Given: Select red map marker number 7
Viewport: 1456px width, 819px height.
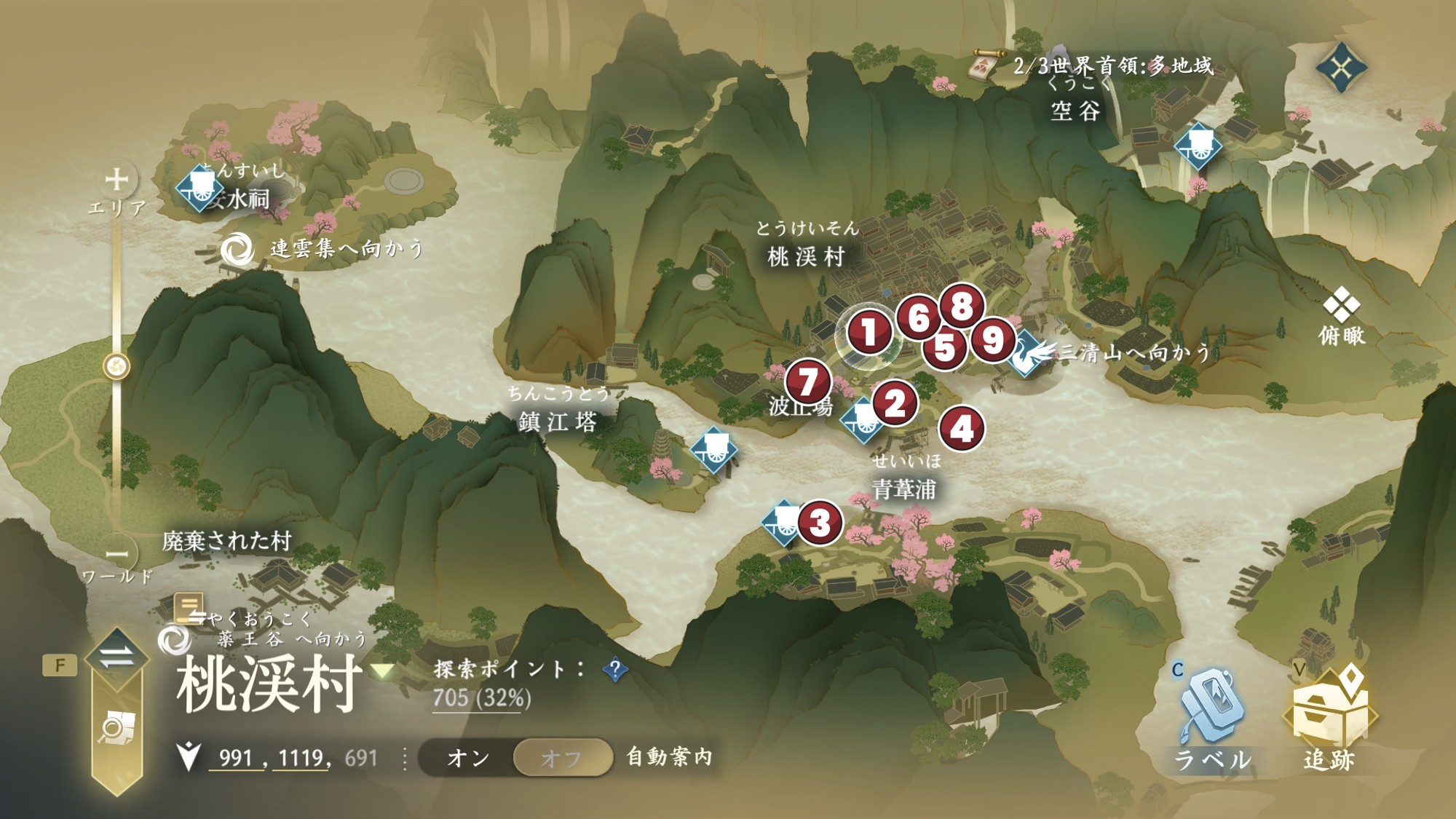Looking at the screenshot, I should coord(807,381).
